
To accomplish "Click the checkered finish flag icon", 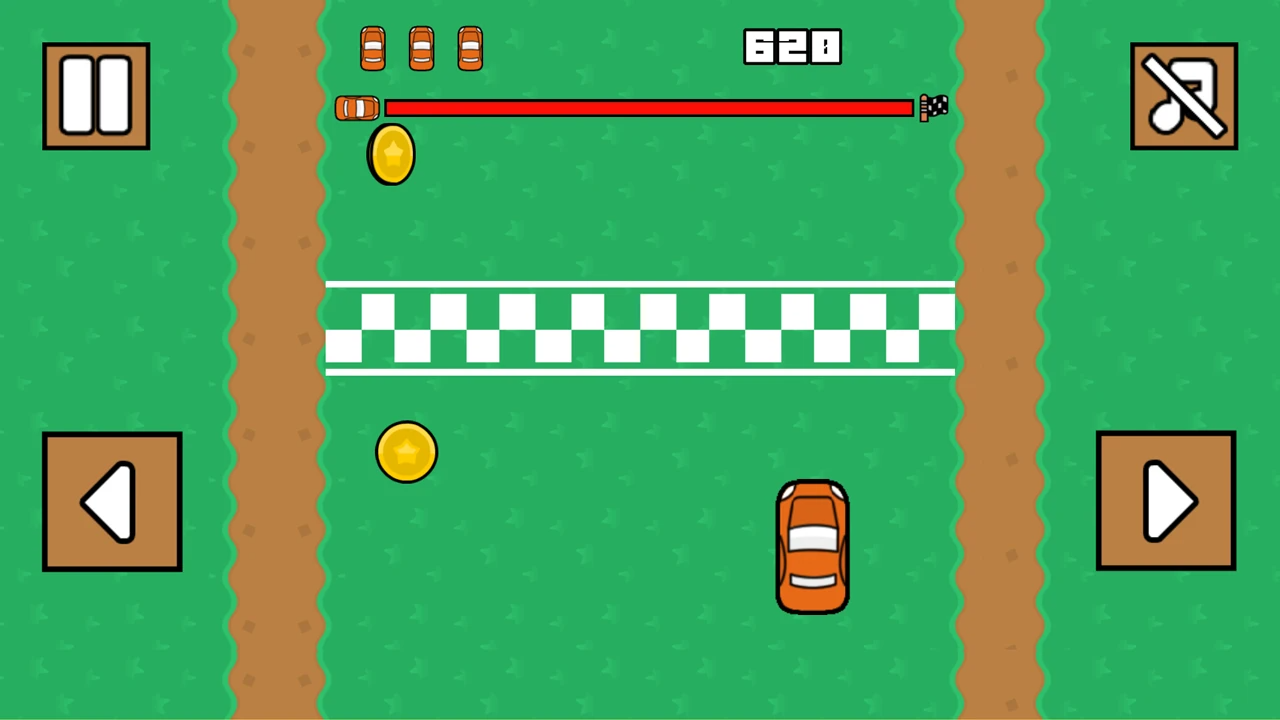I will (x=933, y=107).
